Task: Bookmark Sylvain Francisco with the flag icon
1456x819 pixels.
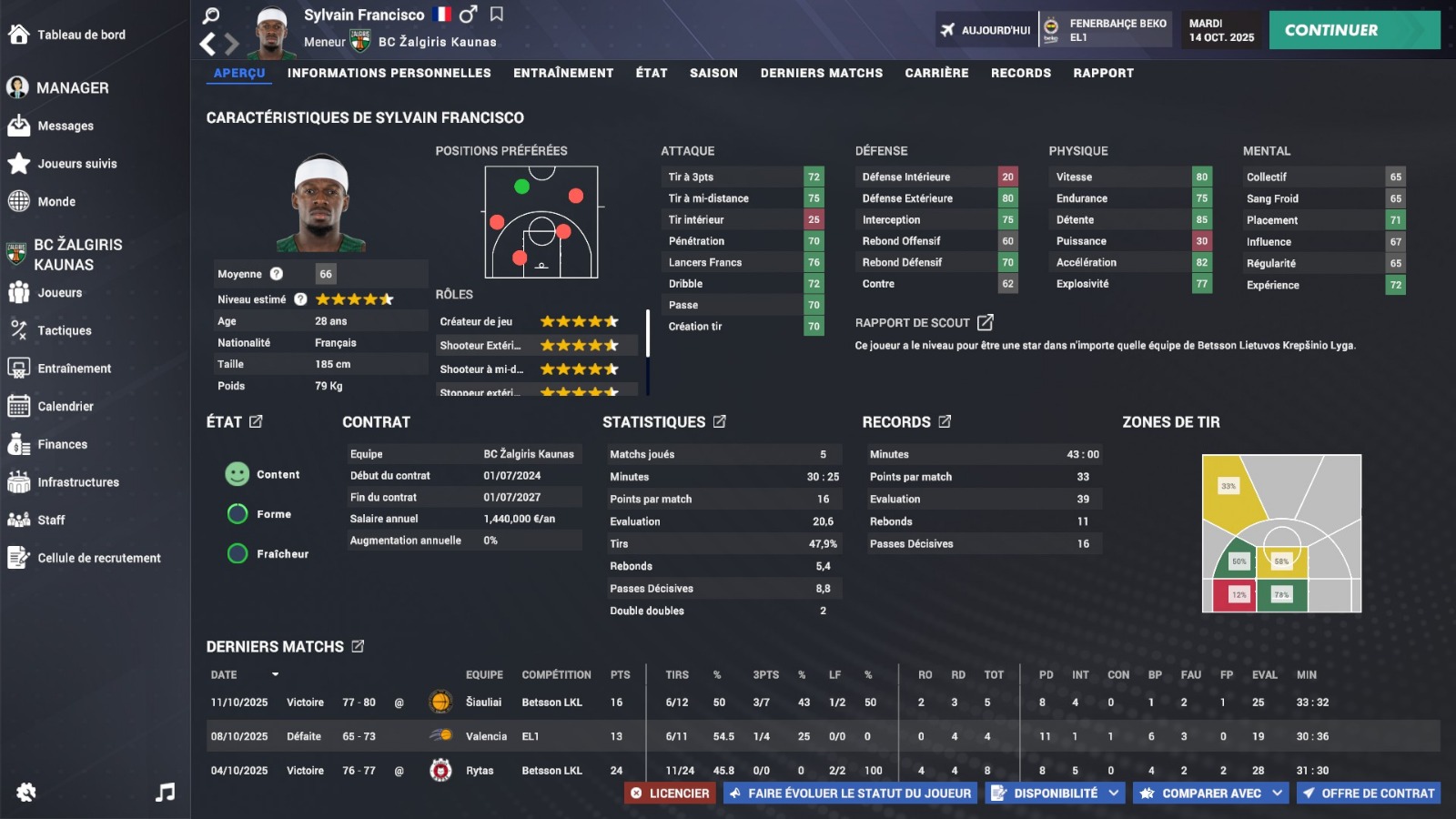Action: 495,15
